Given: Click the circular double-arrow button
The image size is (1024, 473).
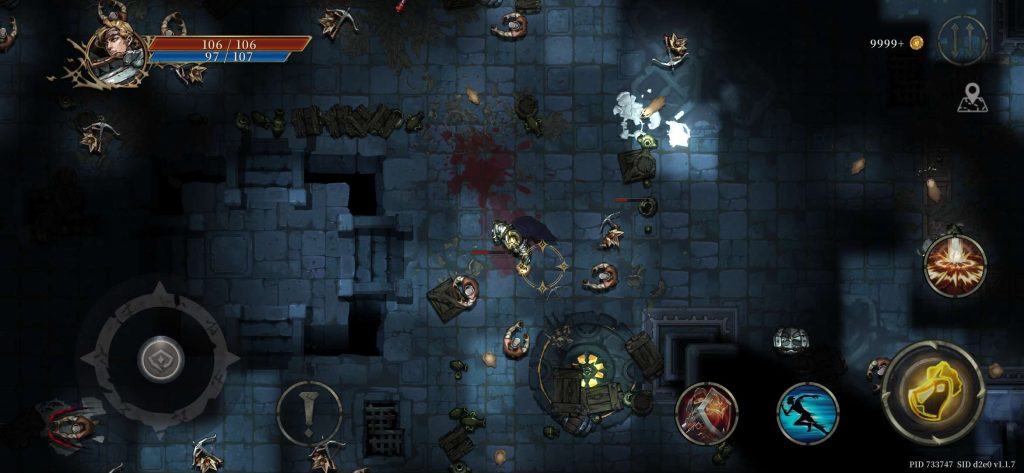Looking at the screenshot, I should coord(962,41).
